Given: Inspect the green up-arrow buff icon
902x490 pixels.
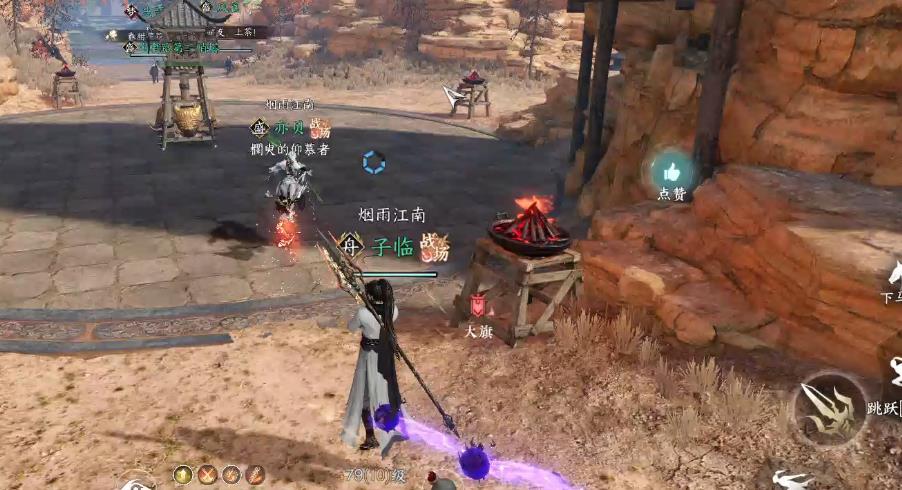Looking at the screenshot, I should 183,475.
